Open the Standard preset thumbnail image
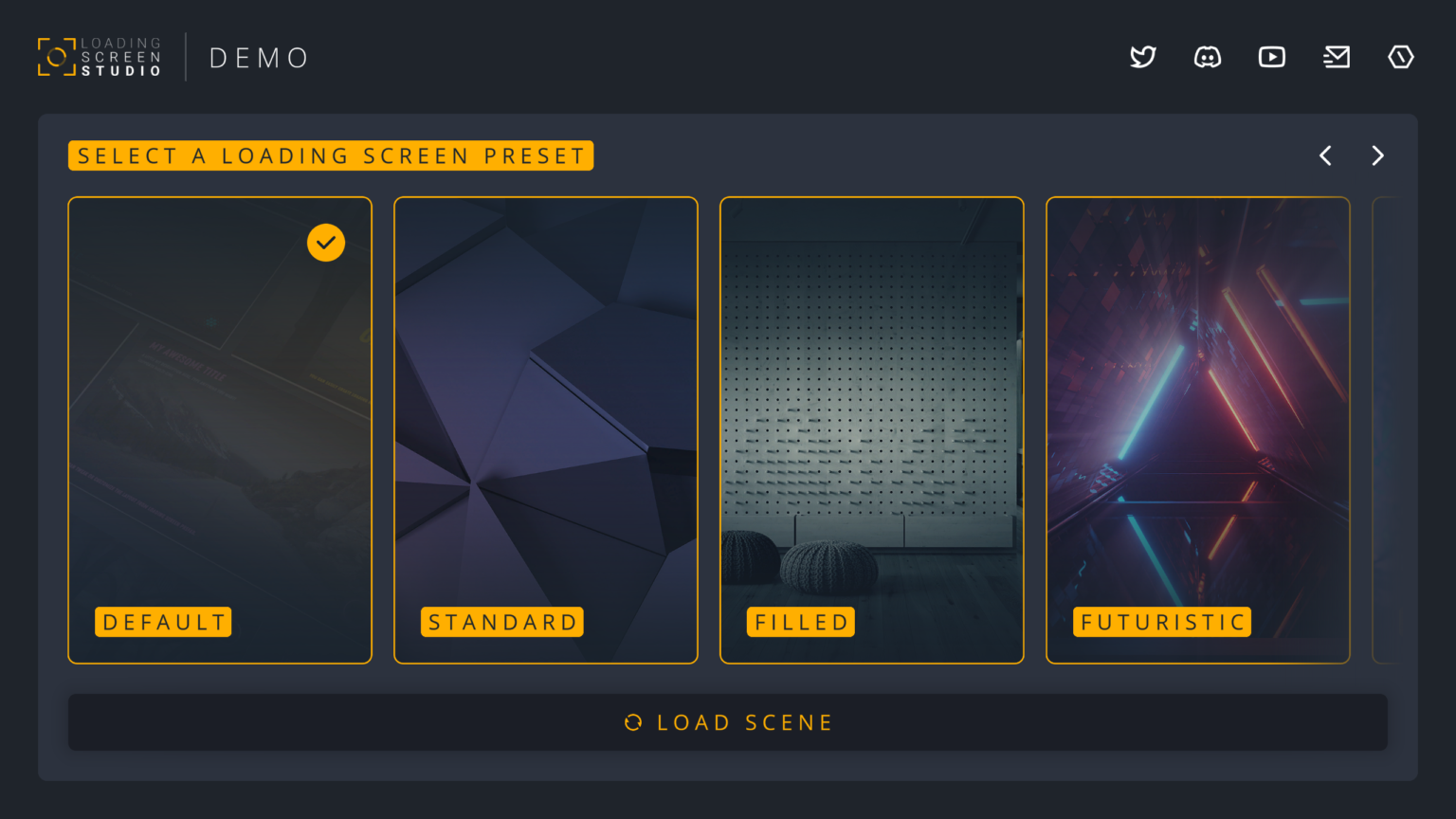1456x819 pixels. (546, 398)
